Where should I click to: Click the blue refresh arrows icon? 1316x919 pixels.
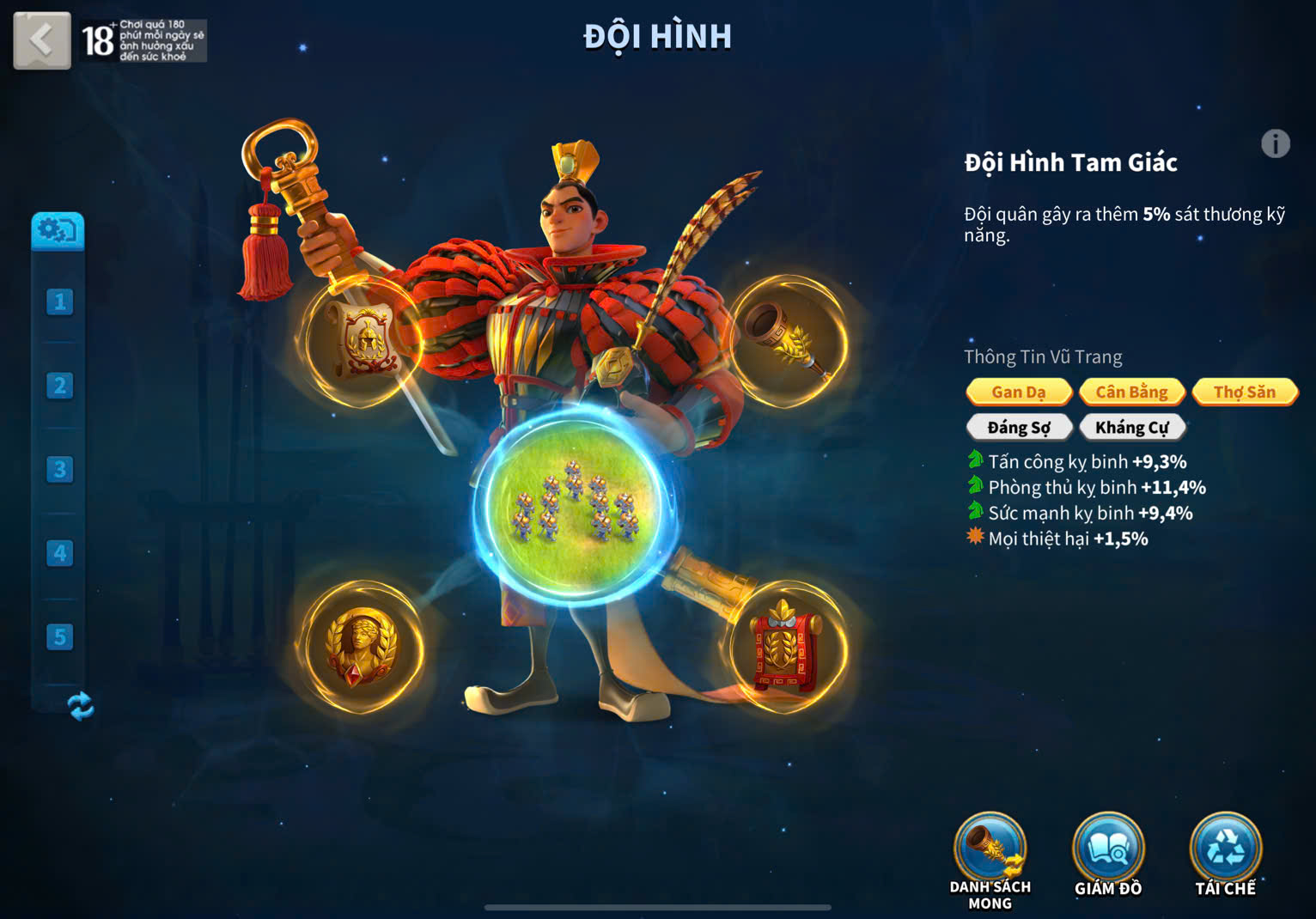pos(80,706)
